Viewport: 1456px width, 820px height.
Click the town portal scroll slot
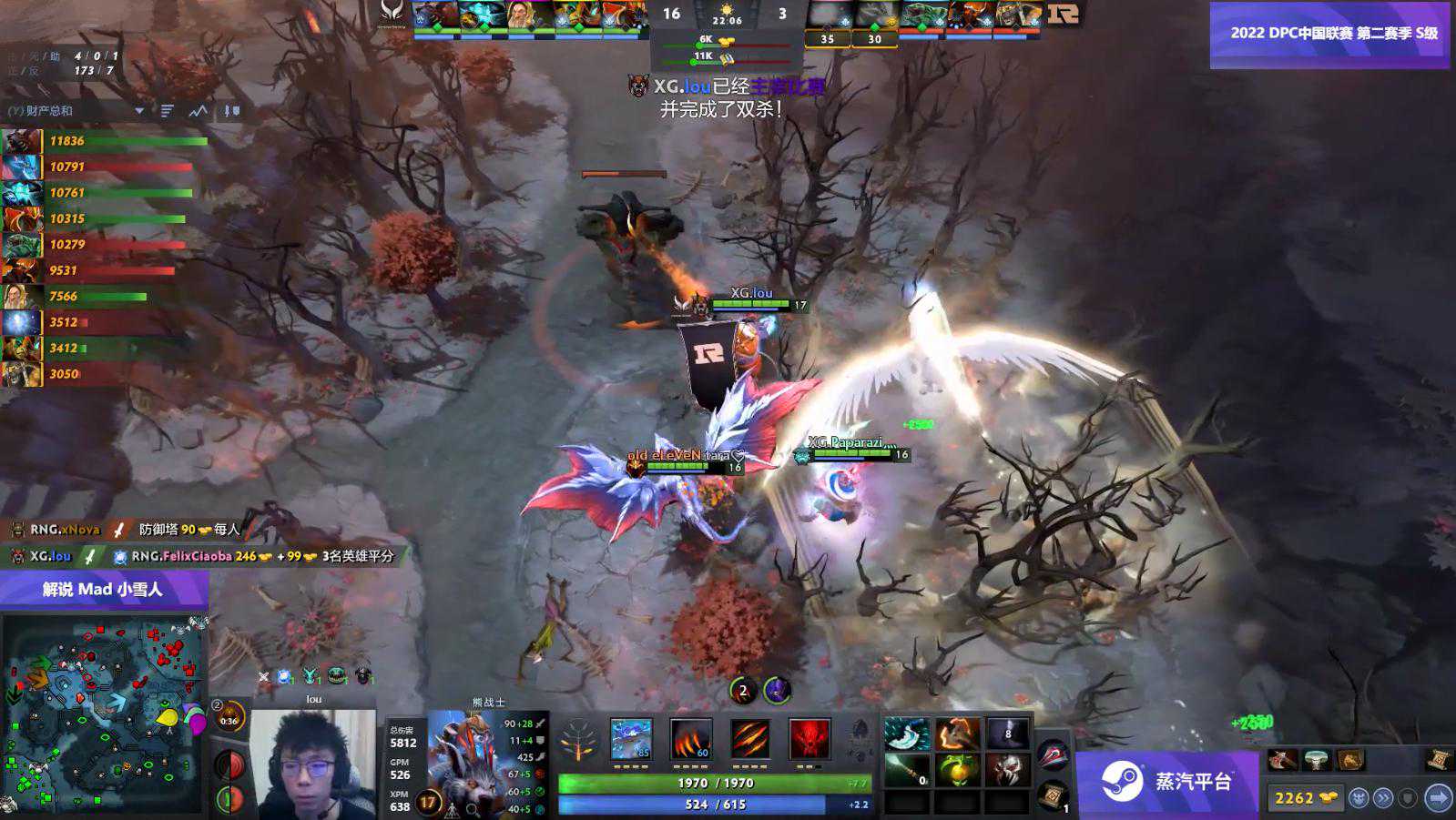[1053, 794]
